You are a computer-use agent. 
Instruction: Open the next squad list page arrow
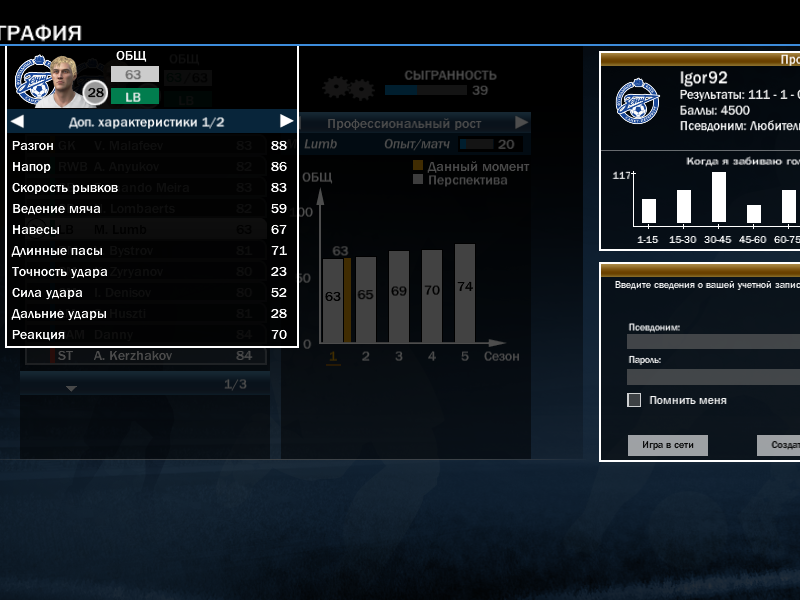point(71,387)
